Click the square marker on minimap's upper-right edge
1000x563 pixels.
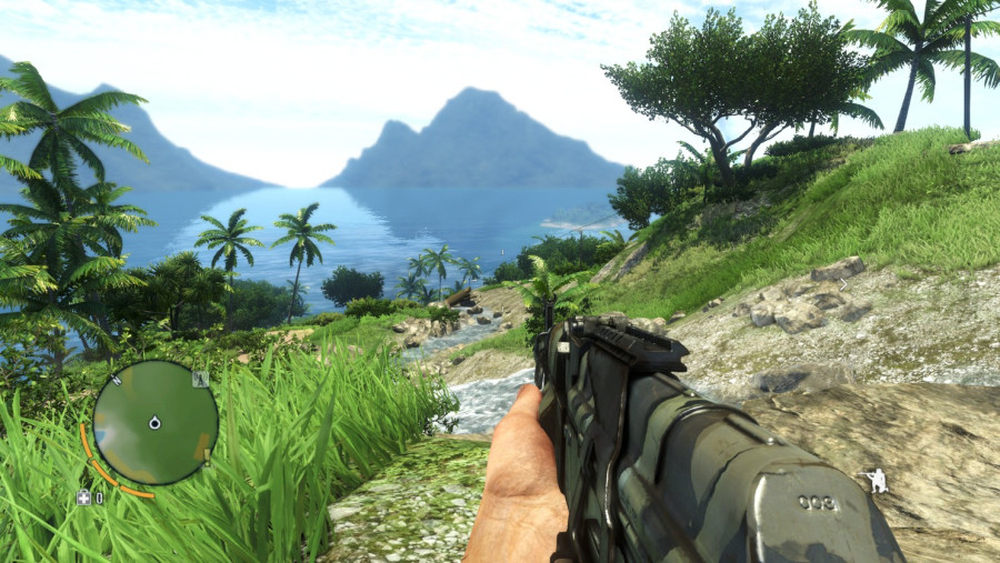200,378
